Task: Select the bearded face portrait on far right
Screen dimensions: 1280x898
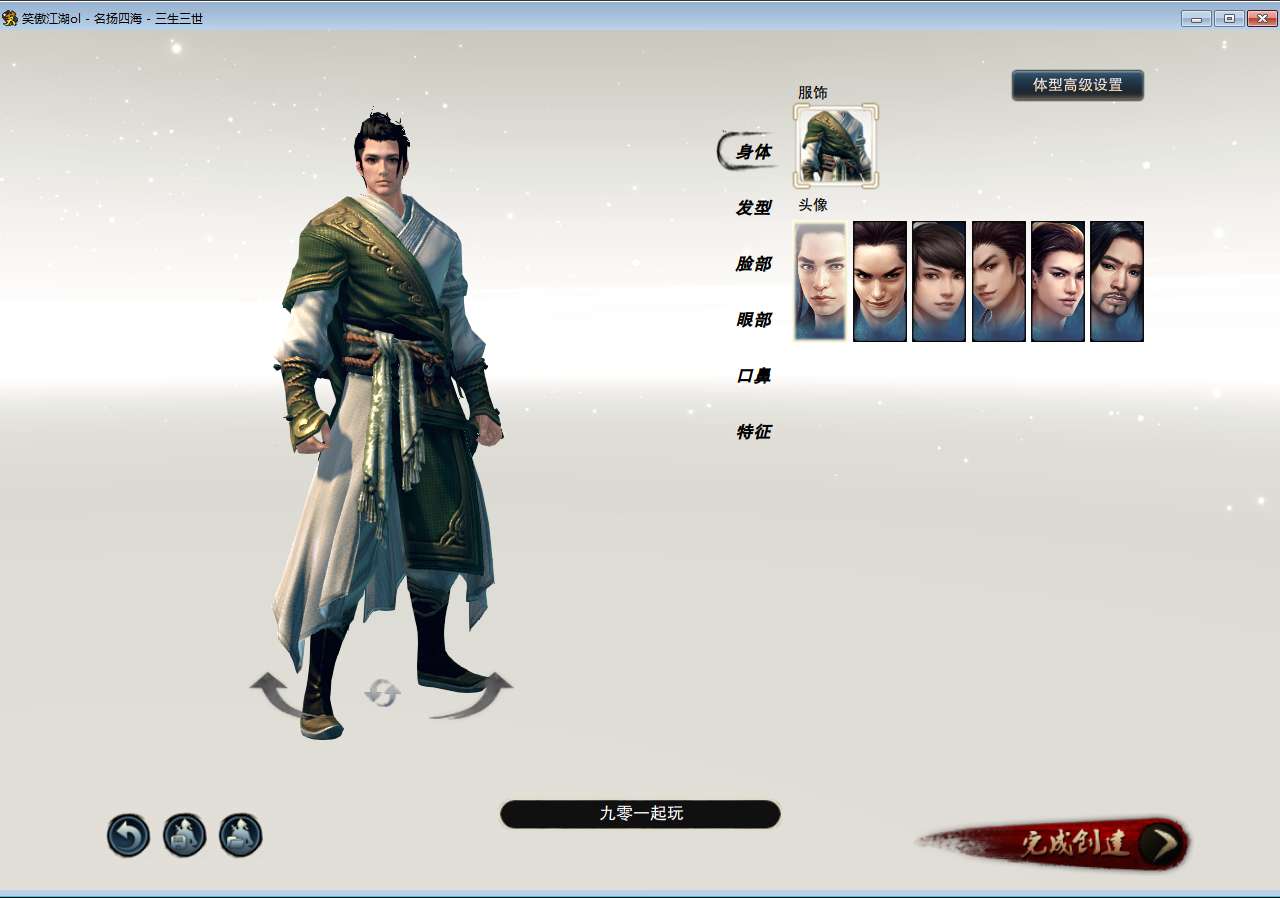Action: pos(1117,281)
